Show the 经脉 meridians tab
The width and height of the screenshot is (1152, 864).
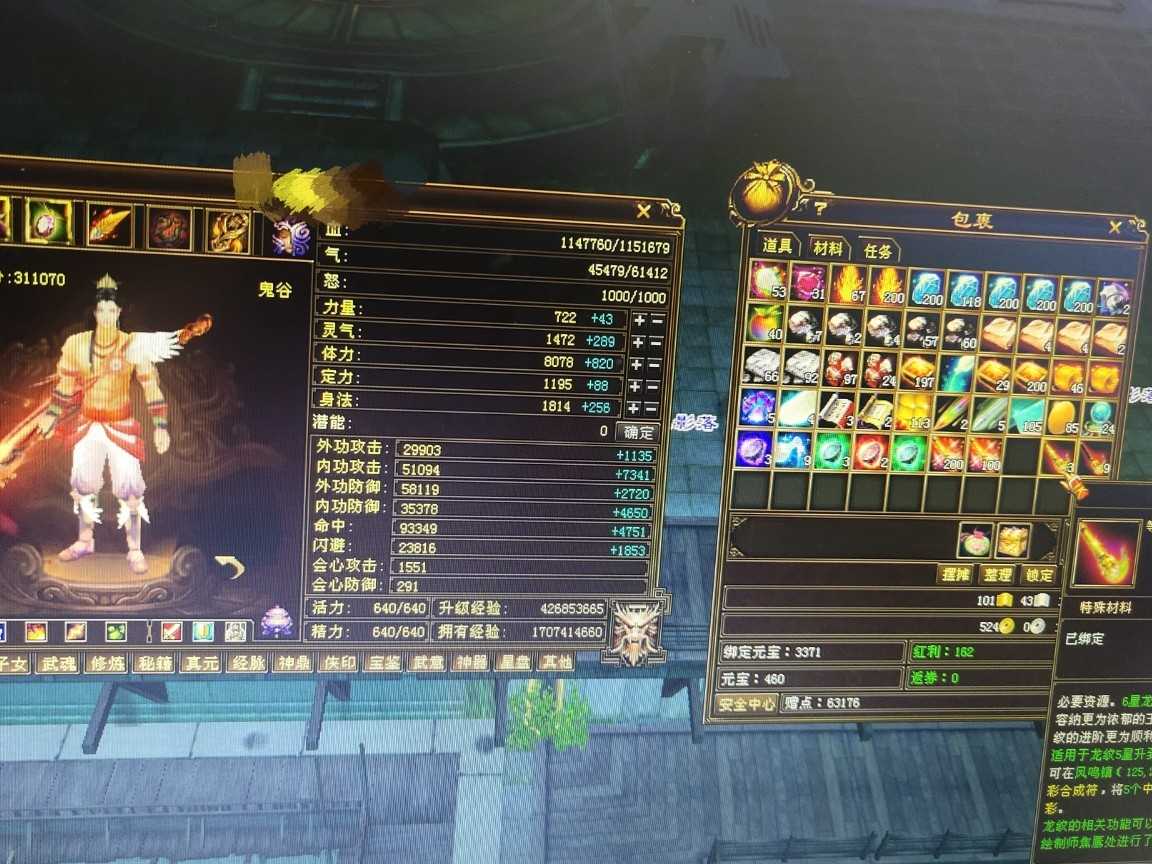point(245,662)
